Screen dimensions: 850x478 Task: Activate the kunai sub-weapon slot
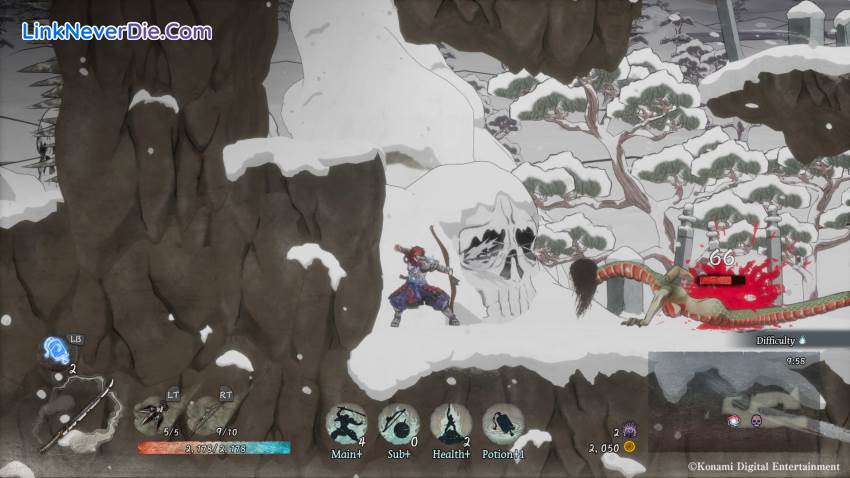pyautogui.click(x=156, y=410)
